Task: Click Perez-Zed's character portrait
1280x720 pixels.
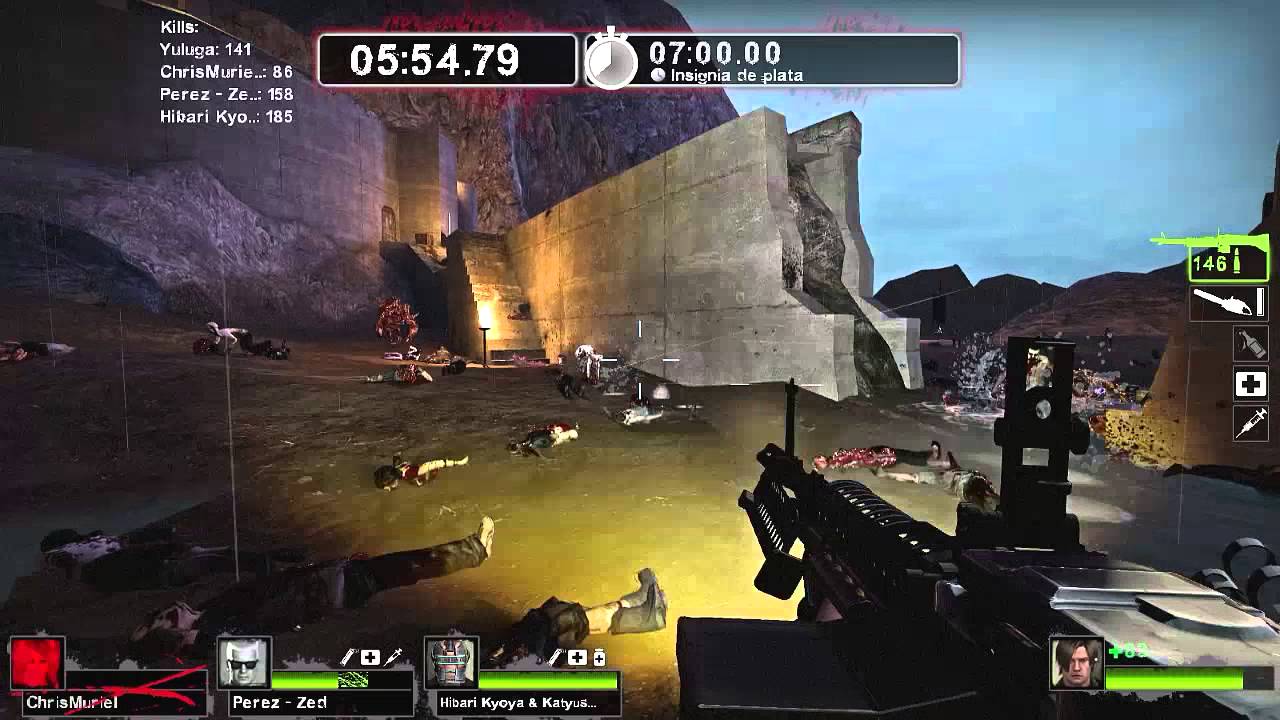Action: [x=244, y=665]
